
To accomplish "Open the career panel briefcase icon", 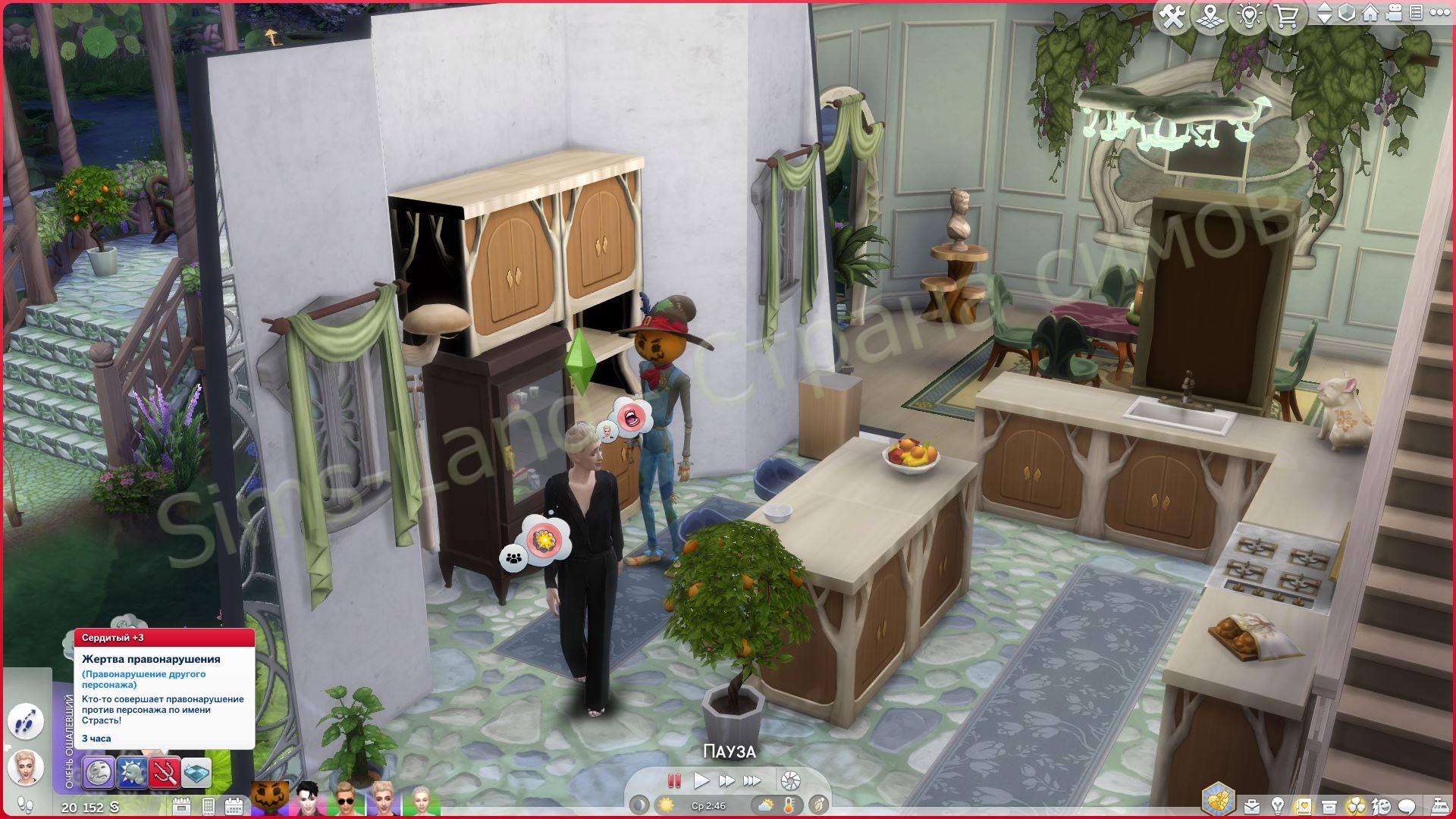I will pyautogui.click(x=1252, y=806).
